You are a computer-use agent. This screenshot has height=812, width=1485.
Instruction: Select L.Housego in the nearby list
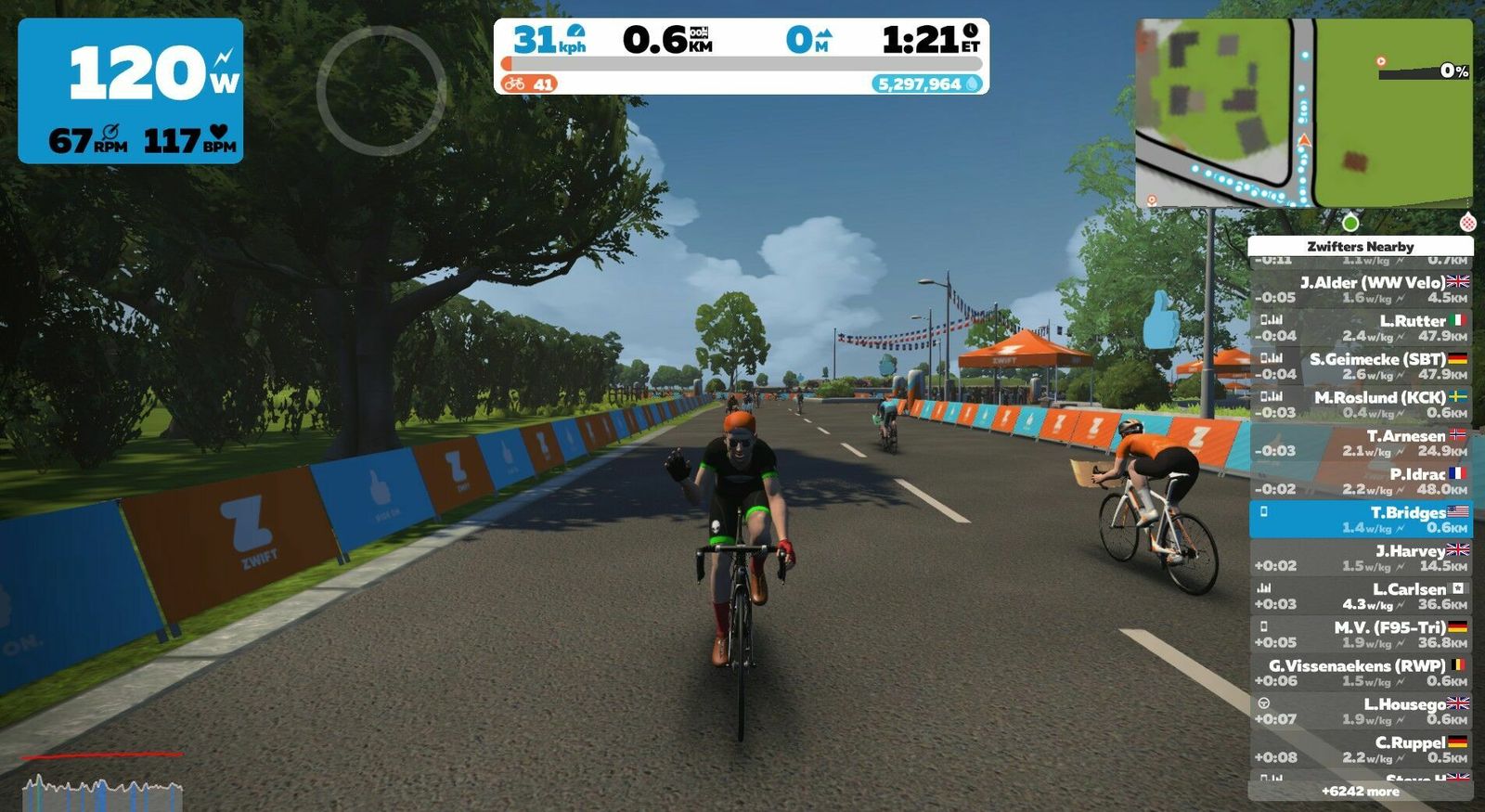1360,711
